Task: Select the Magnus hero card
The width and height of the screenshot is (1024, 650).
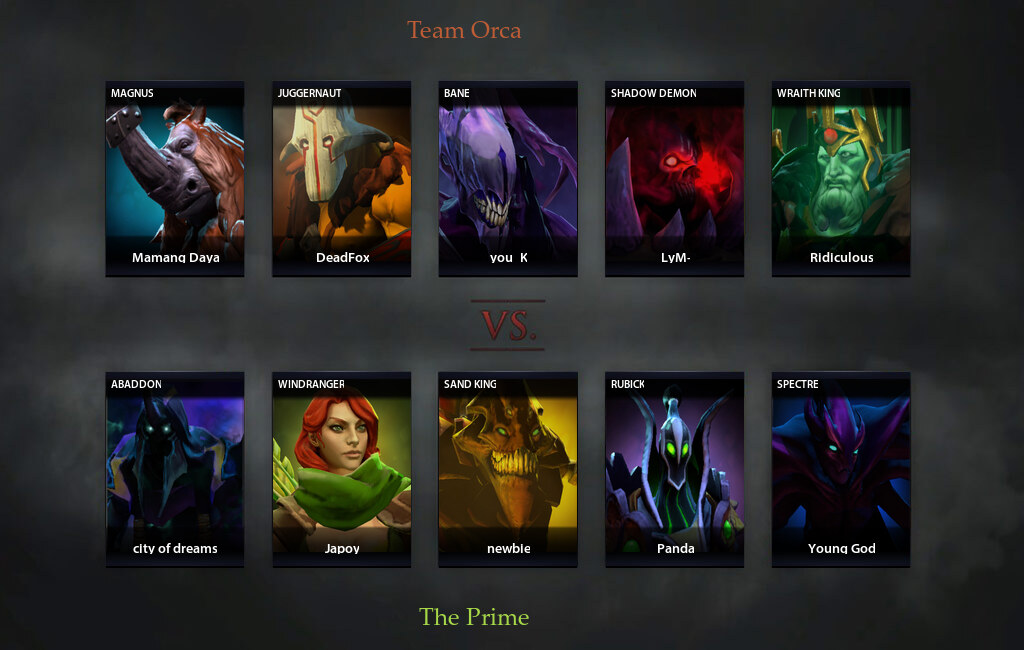Action: 175,178
